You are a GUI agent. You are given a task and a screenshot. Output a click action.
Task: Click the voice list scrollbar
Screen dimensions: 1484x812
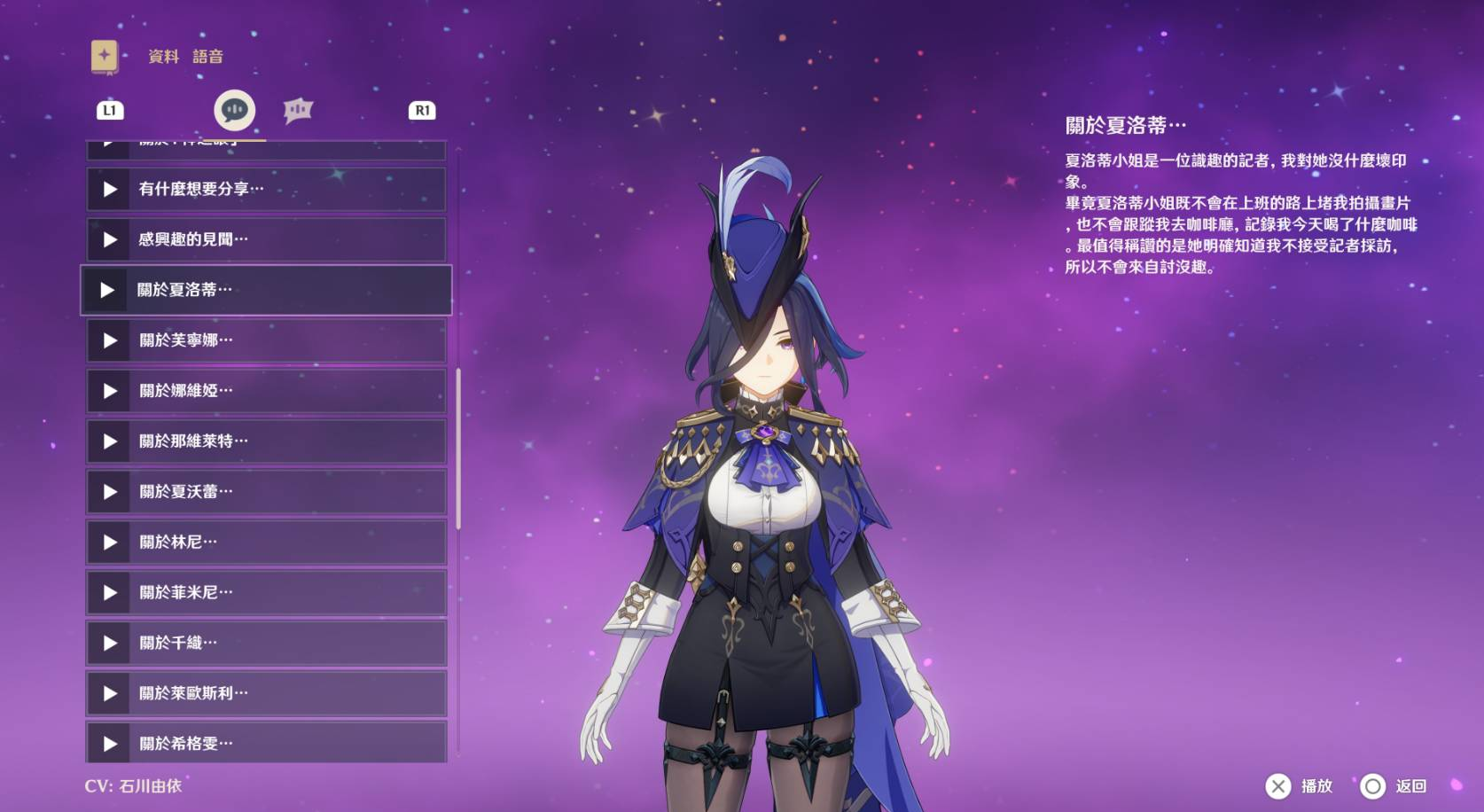pos(458,449)
